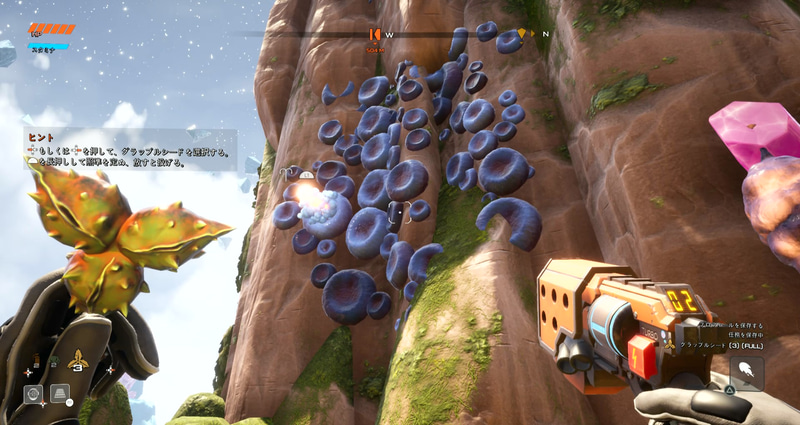Activate the circular scanner ability tile

[x=33, y=394]
